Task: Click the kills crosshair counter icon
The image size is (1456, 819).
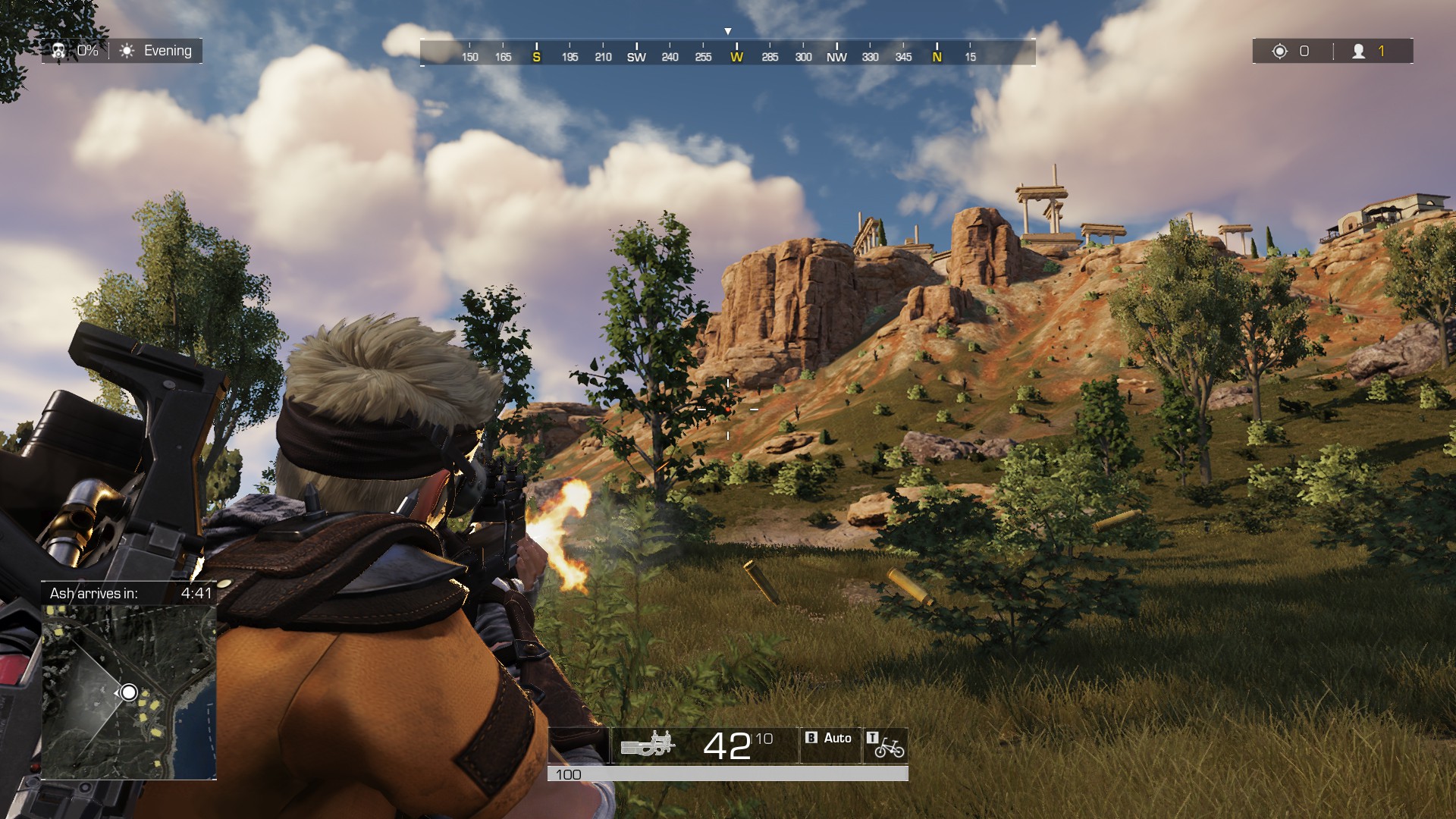Action: (1280, 51)
